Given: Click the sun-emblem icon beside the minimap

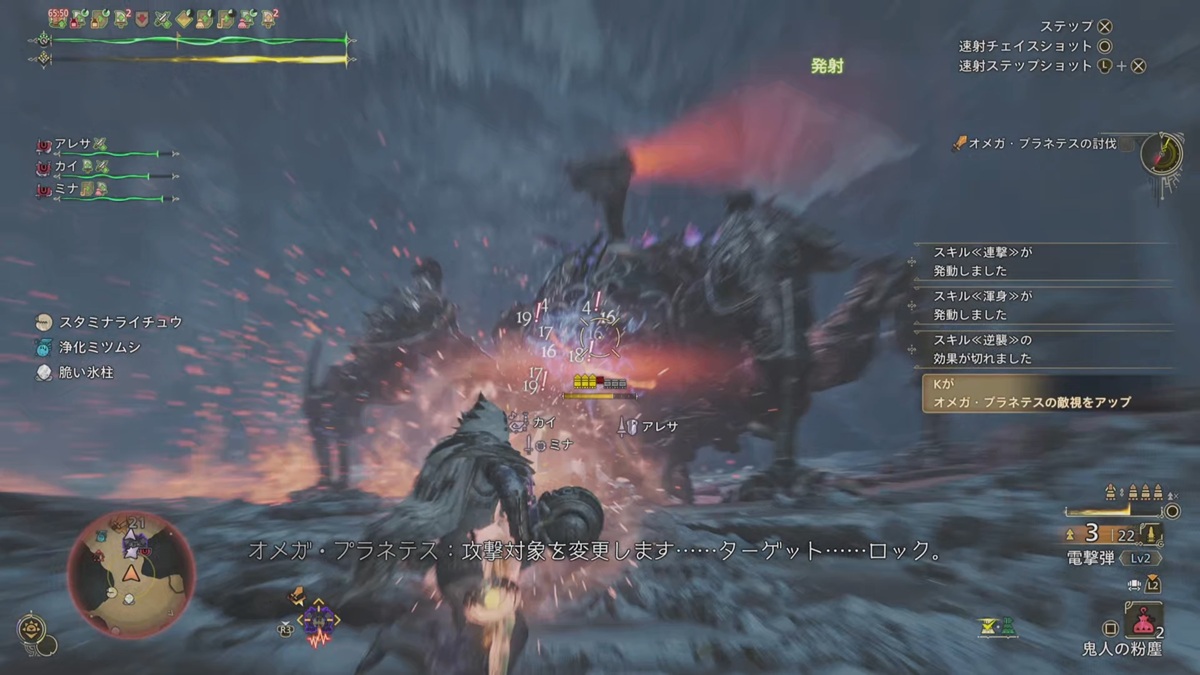Looking at the screenshot, I should 32,629.
